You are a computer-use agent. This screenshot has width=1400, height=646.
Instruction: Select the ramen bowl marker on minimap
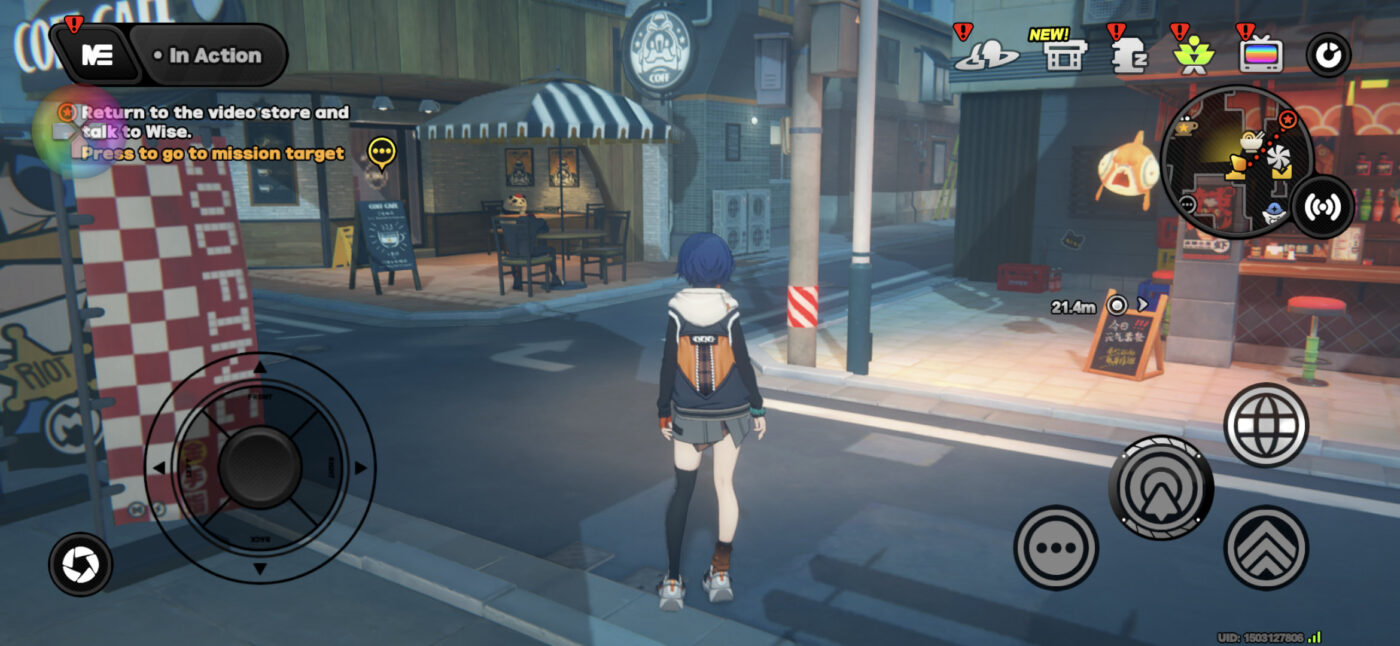click(x=1249, y=141)
